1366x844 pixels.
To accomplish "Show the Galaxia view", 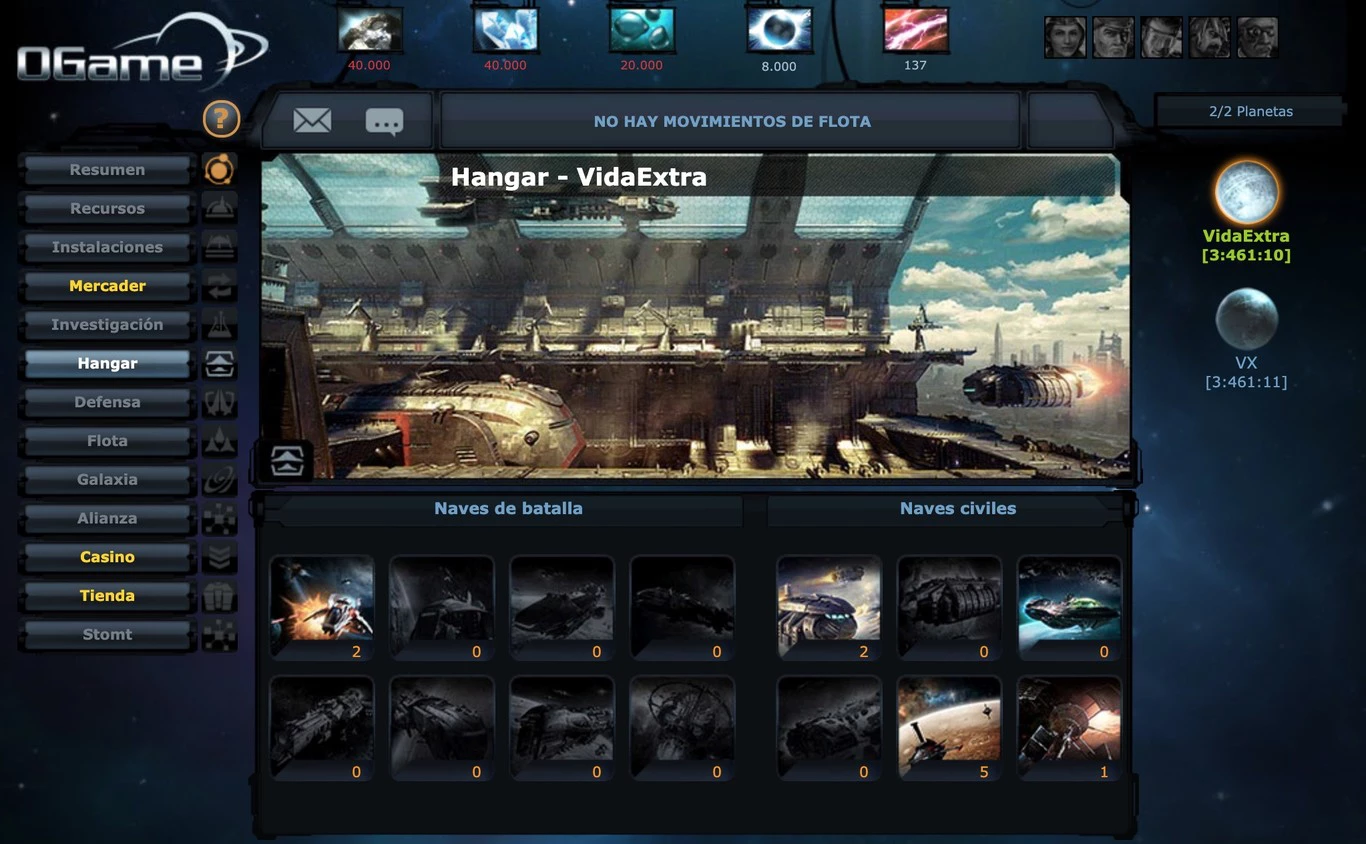I will [107, 480].
